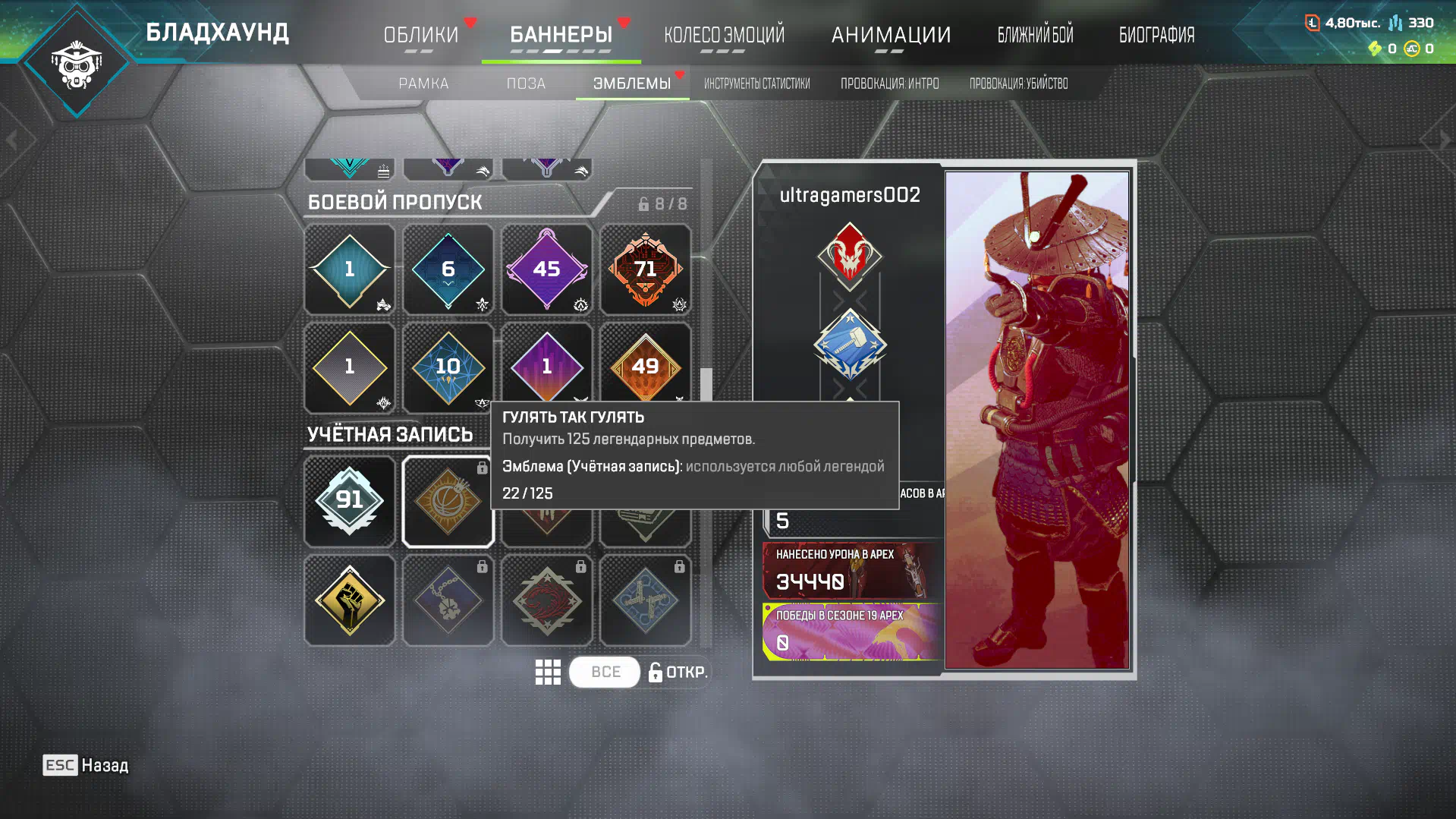Filter to unlocked emblems with ОТКР.

678,672
